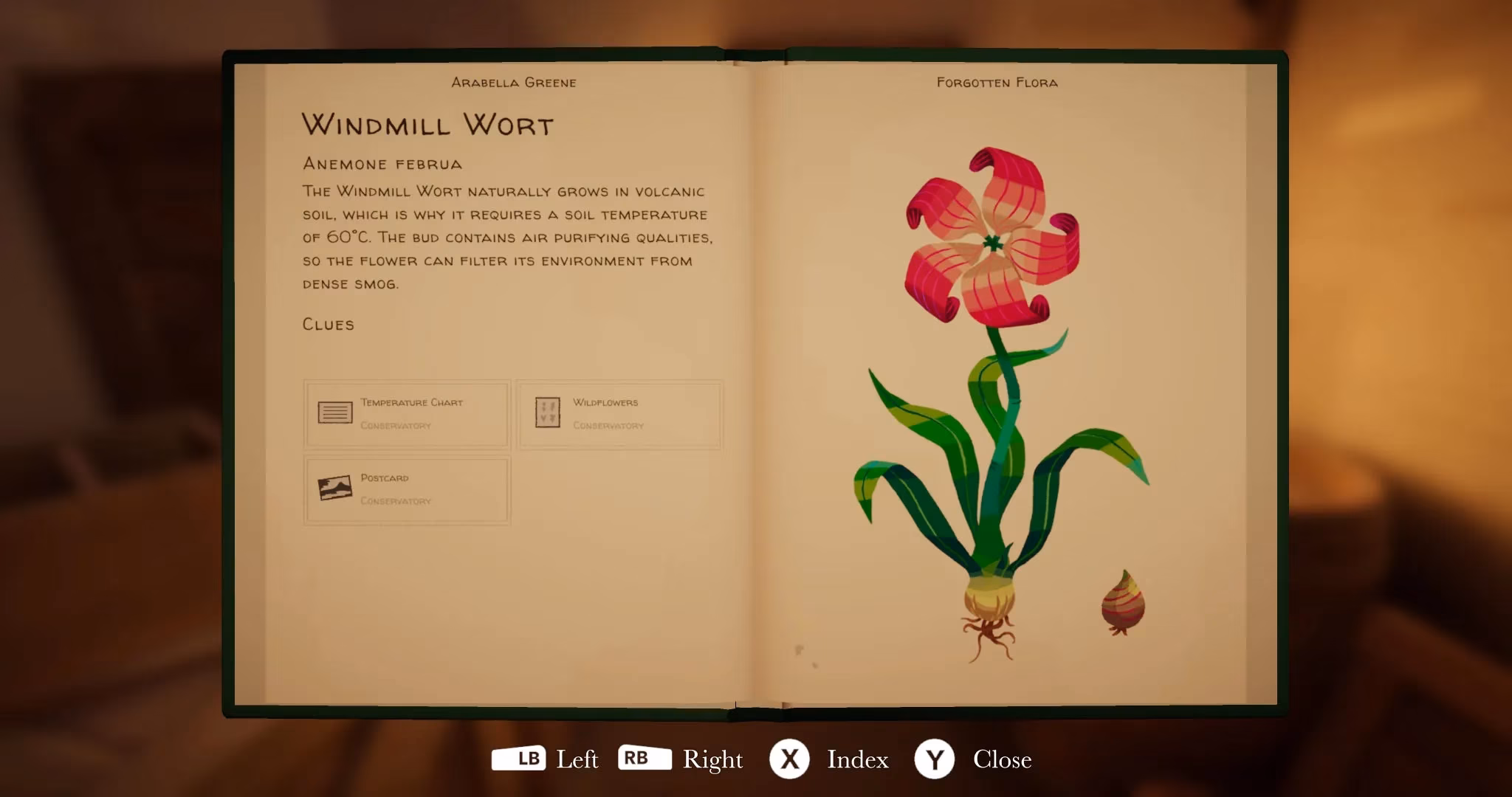Expand the Conservatory entry under Postcard
This screenshot has width=1512, height=797.
(x=395, y=500)
